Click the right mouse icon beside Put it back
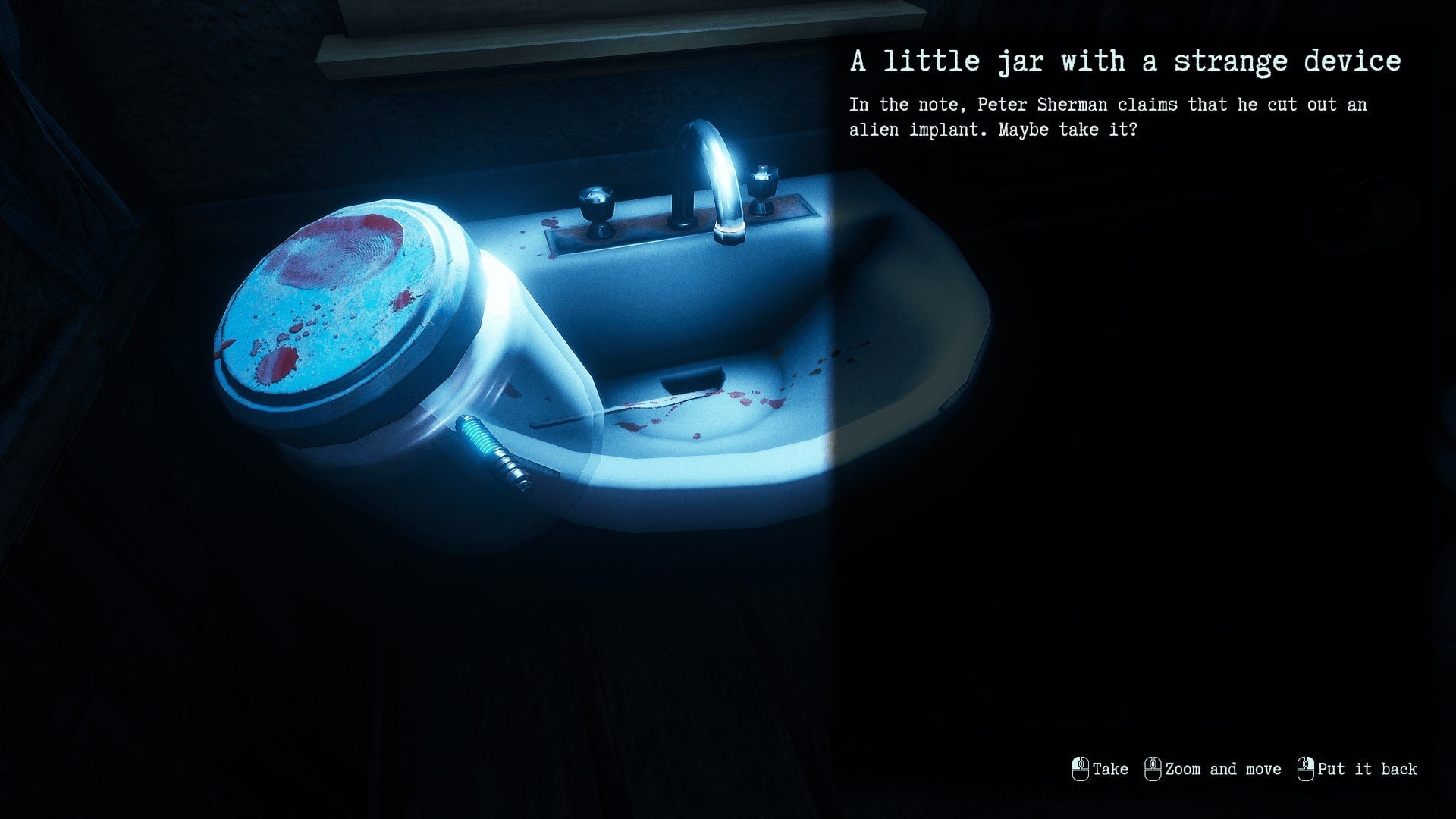The image size is (1456, 819). point(1306,769)
